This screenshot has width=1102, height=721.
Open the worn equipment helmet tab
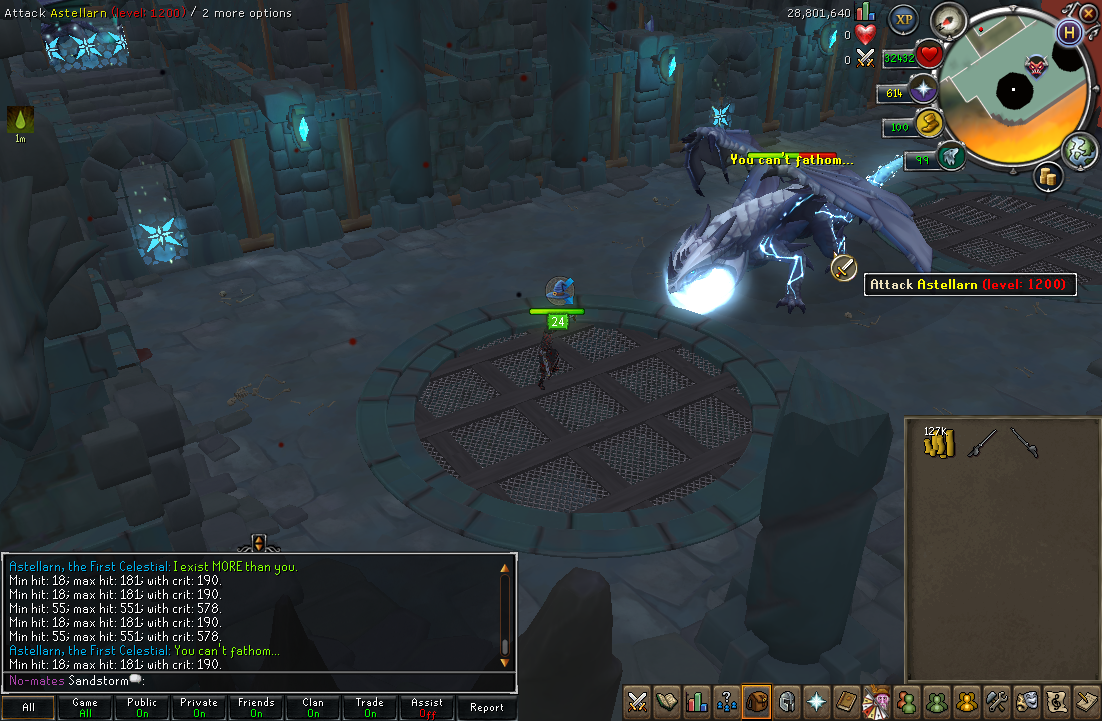[786, 702]
